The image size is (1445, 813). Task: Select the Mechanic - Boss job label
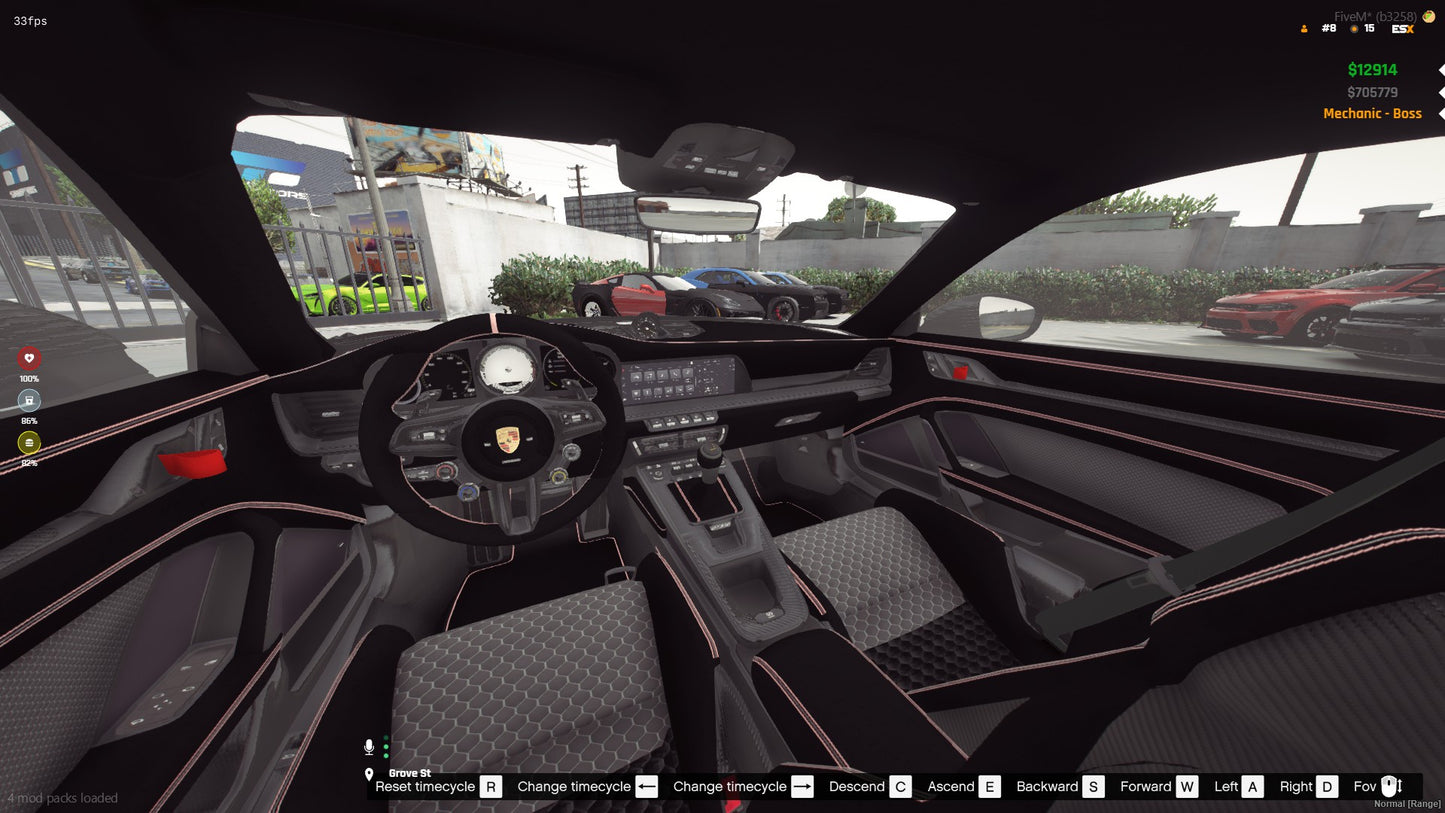tap(1372, 113)
